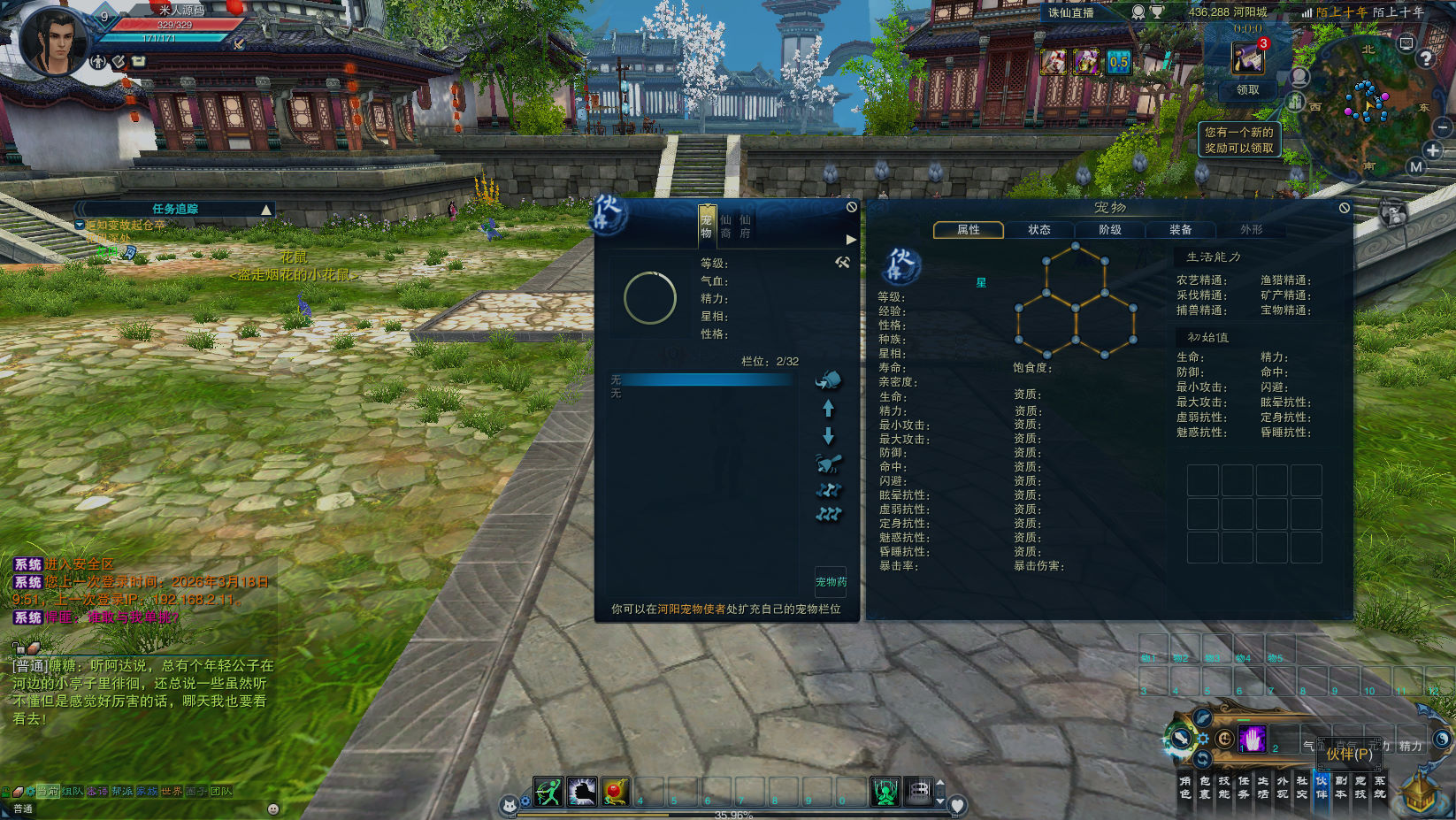This screenshot has width=1456, height=820.
Task: Show the 属性 attributes tab
Action: 969,230
